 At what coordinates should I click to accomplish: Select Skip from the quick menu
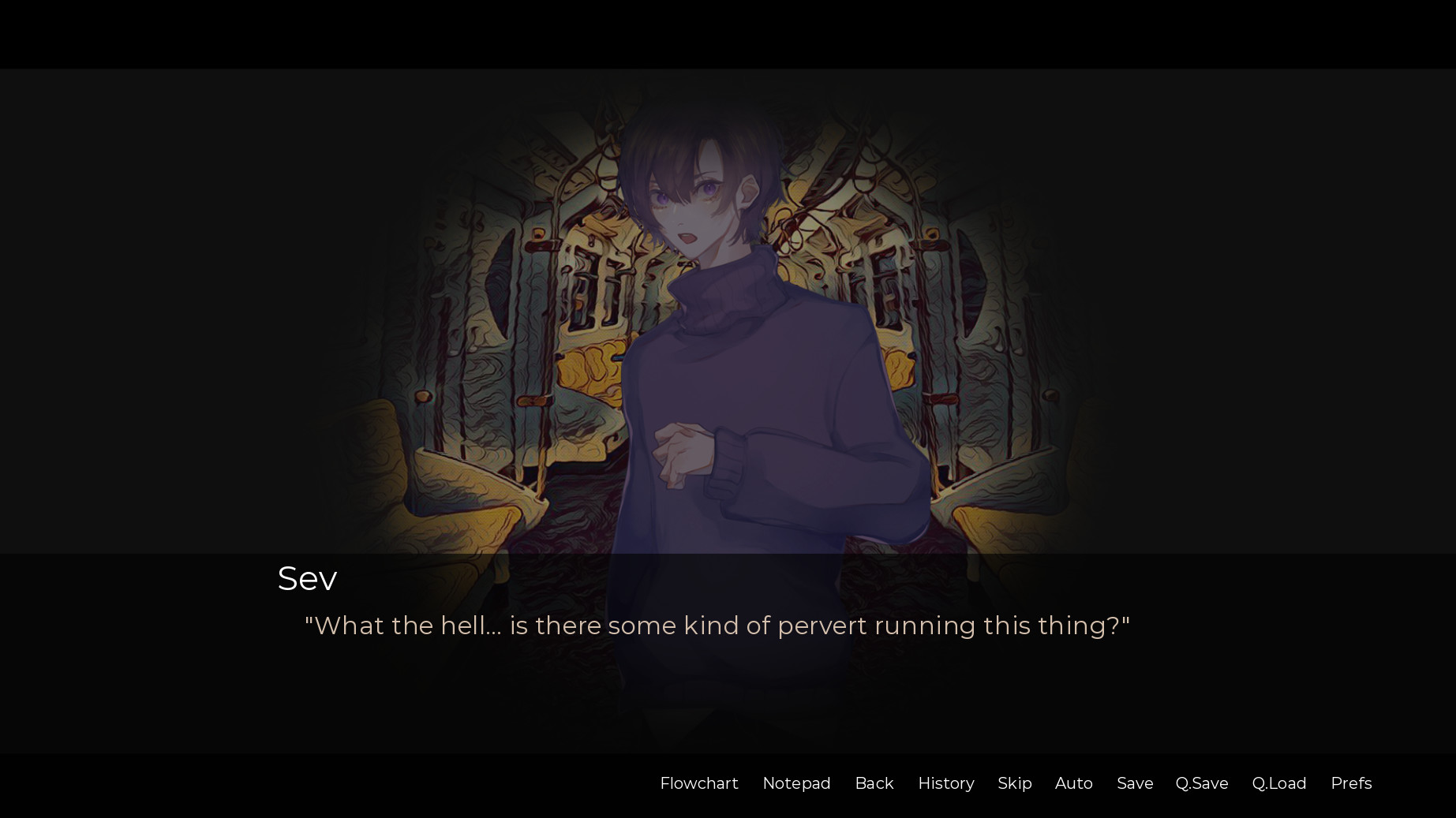click(1014, 783)
